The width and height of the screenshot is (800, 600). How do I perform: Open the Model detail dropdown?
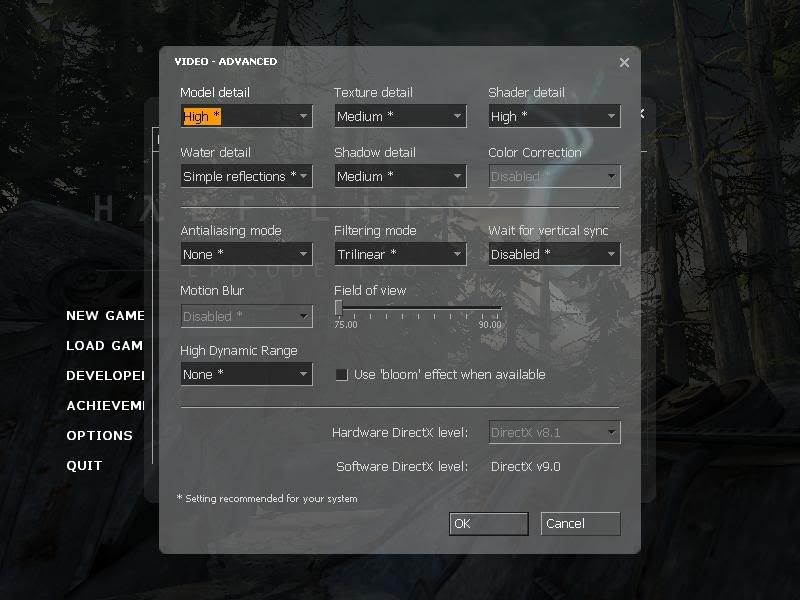(246, 116)
